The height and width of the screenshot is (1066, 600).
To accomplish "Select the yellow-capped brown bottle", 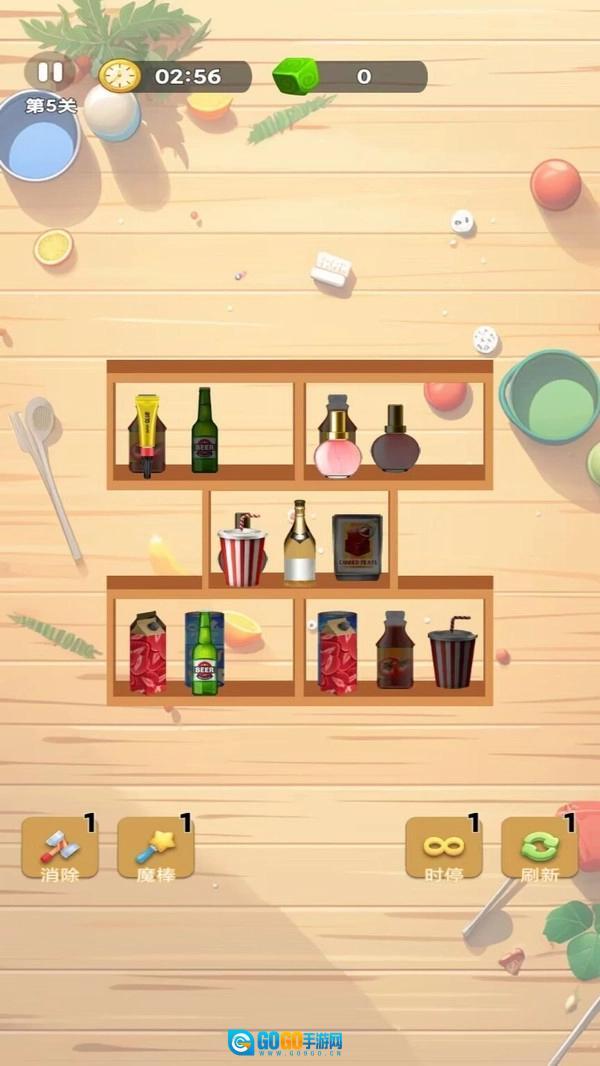I will [146, 435].
